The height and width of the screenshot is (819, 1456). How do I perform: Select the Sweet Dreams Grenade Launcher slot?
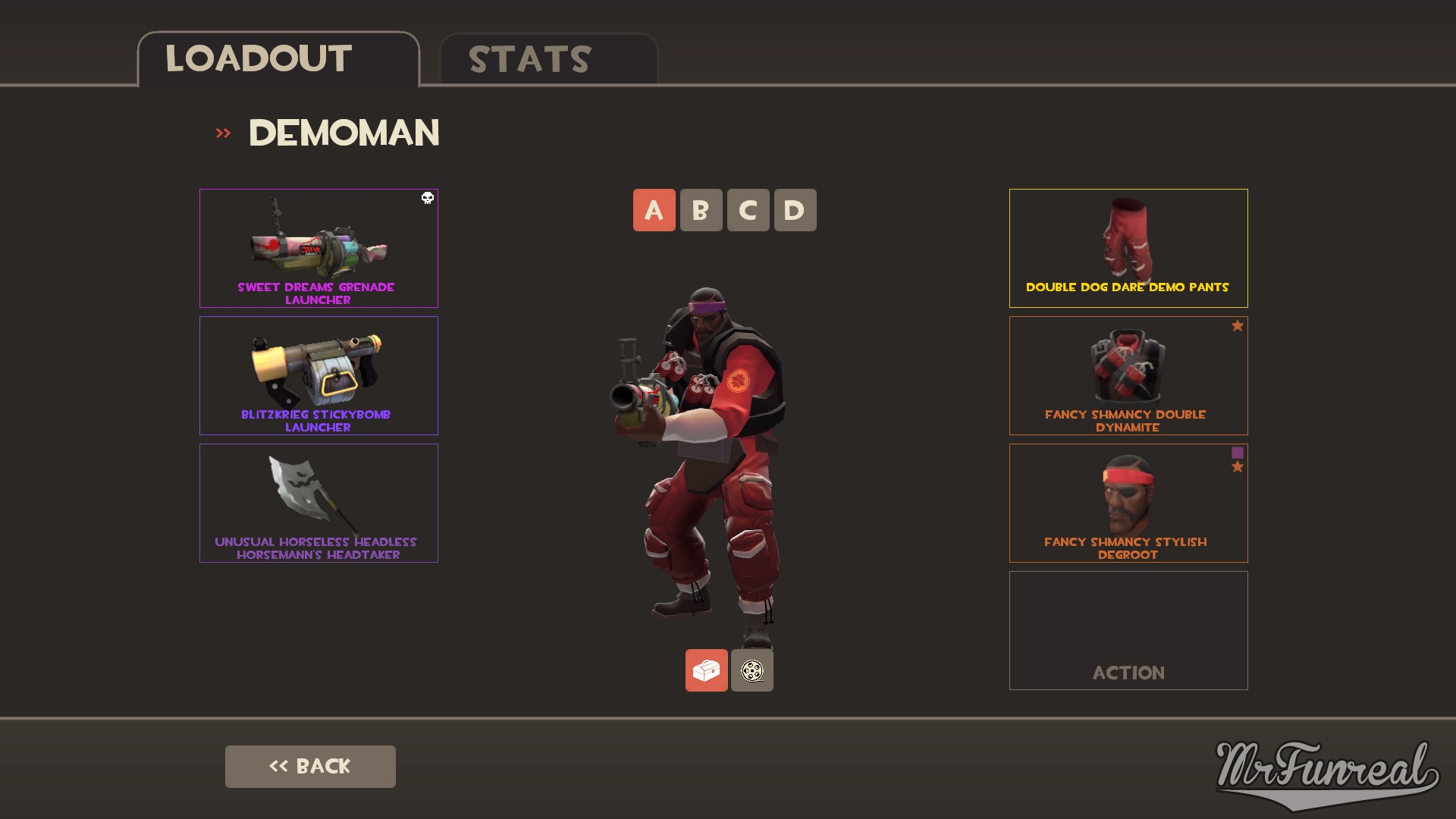(x=318, y=247)
